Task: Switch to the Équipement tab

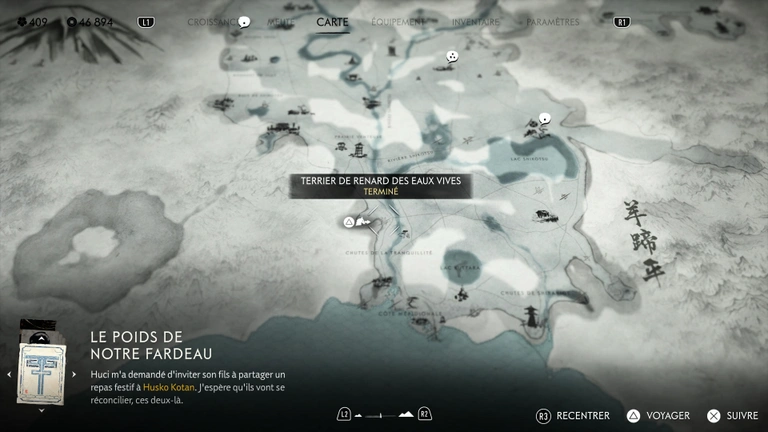Action: [x=397, y=21]
